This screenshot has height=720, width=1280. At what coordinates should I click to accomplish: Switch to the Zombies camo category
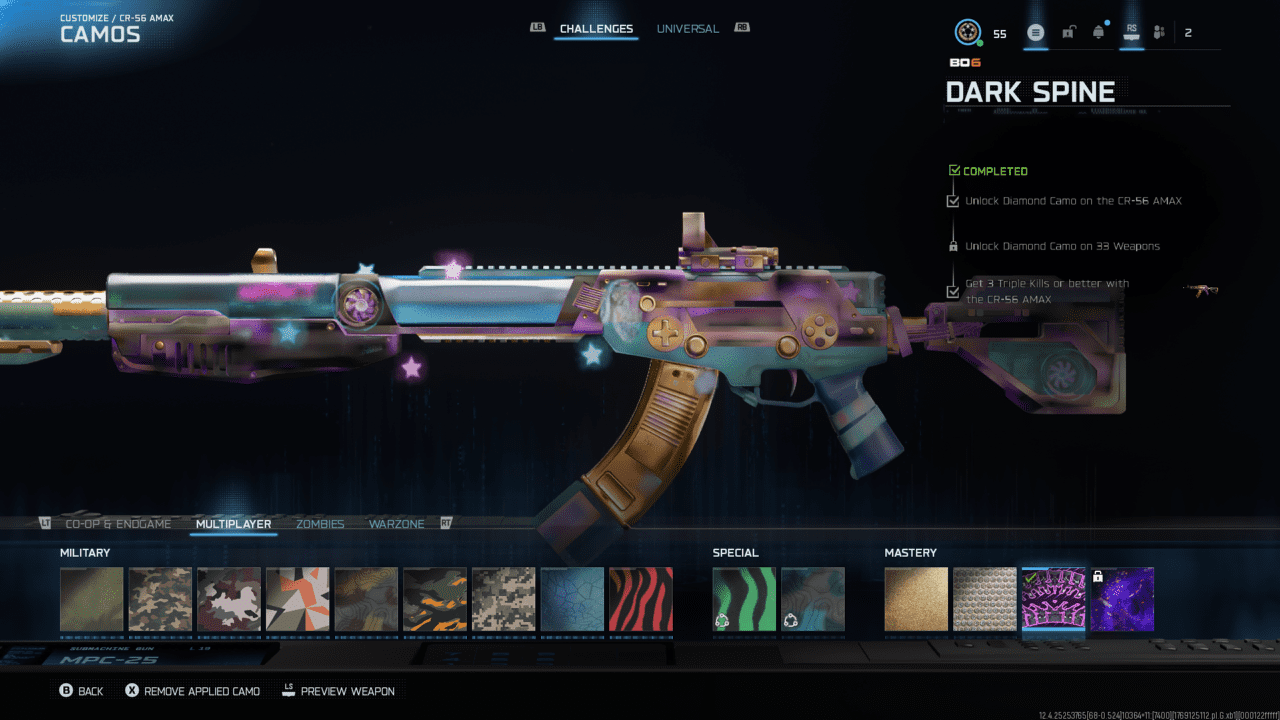pos(320,524)
